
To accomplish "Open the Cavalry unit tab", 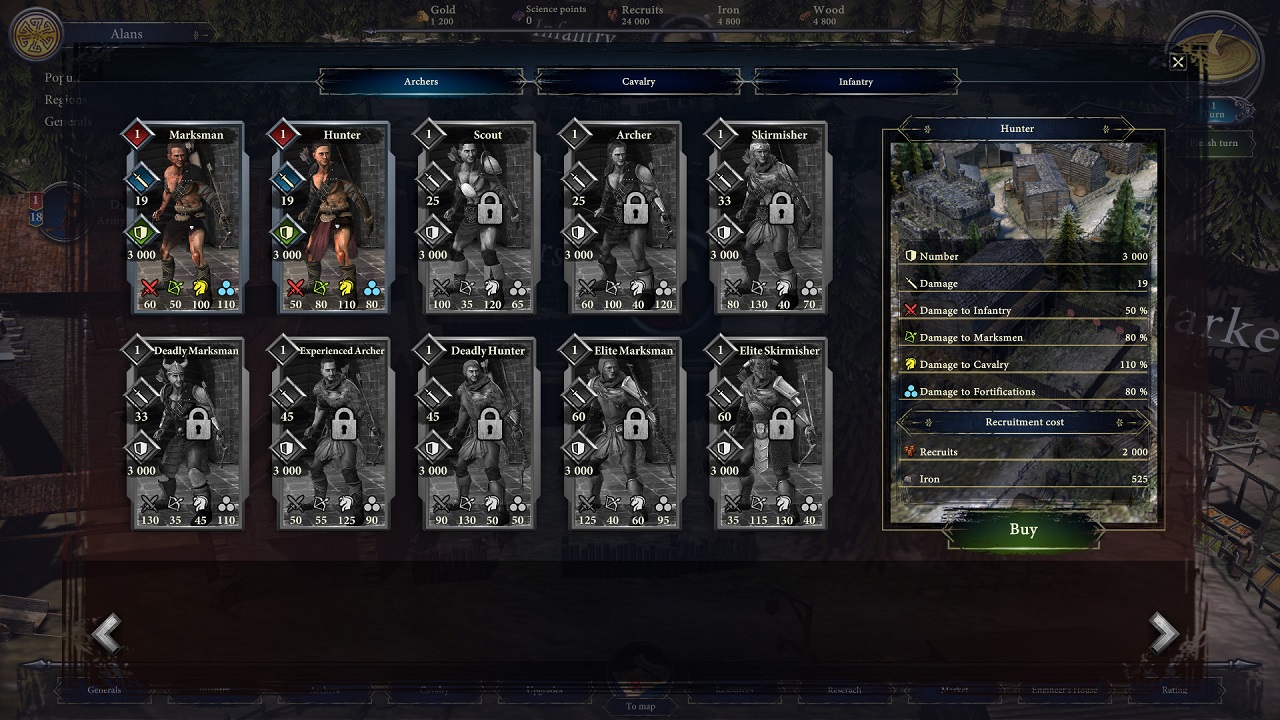I will (638, 81).
